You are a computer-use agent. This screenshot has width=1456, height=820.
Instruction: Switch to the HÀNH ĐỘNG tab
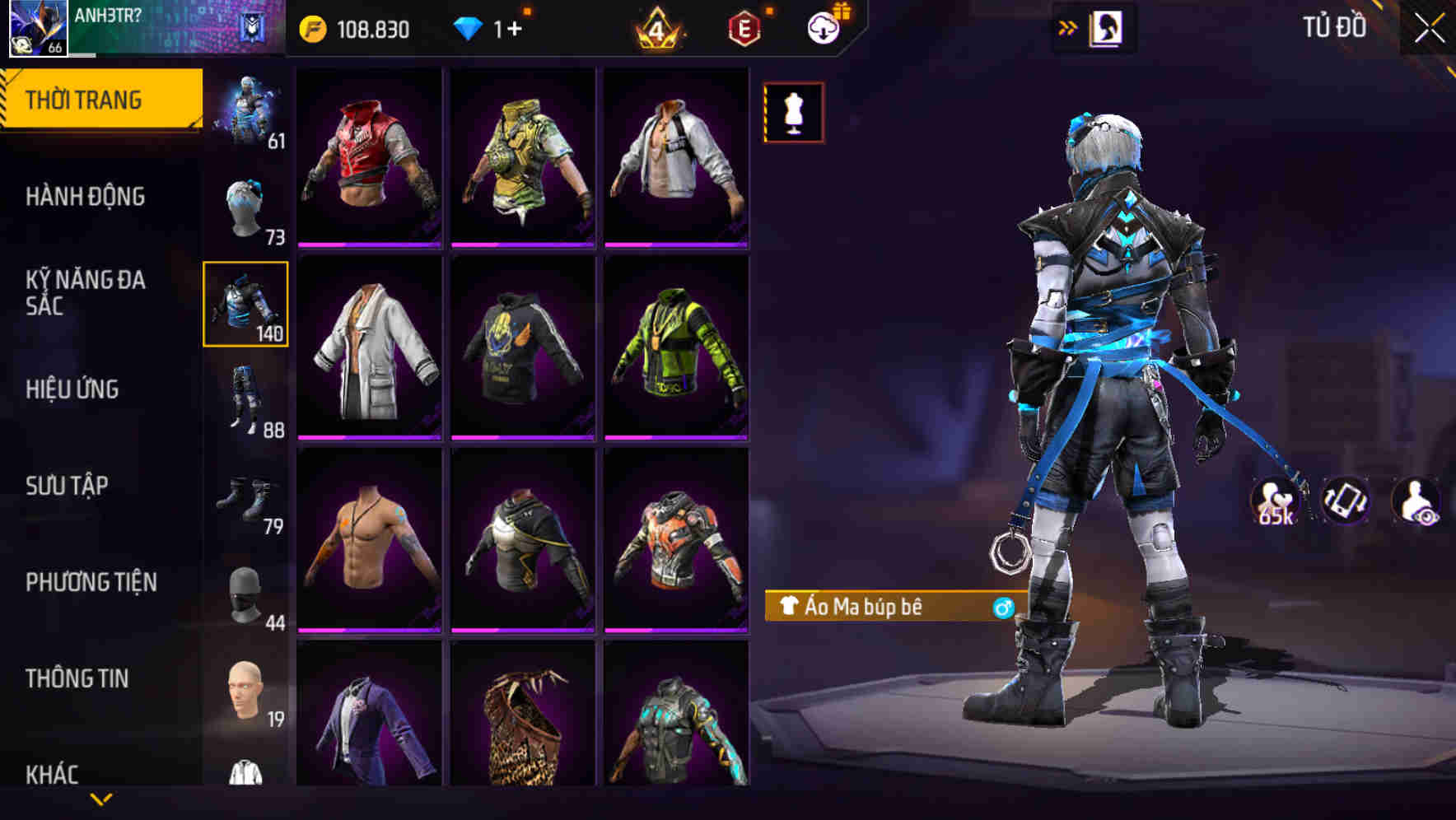pos(86,198)
